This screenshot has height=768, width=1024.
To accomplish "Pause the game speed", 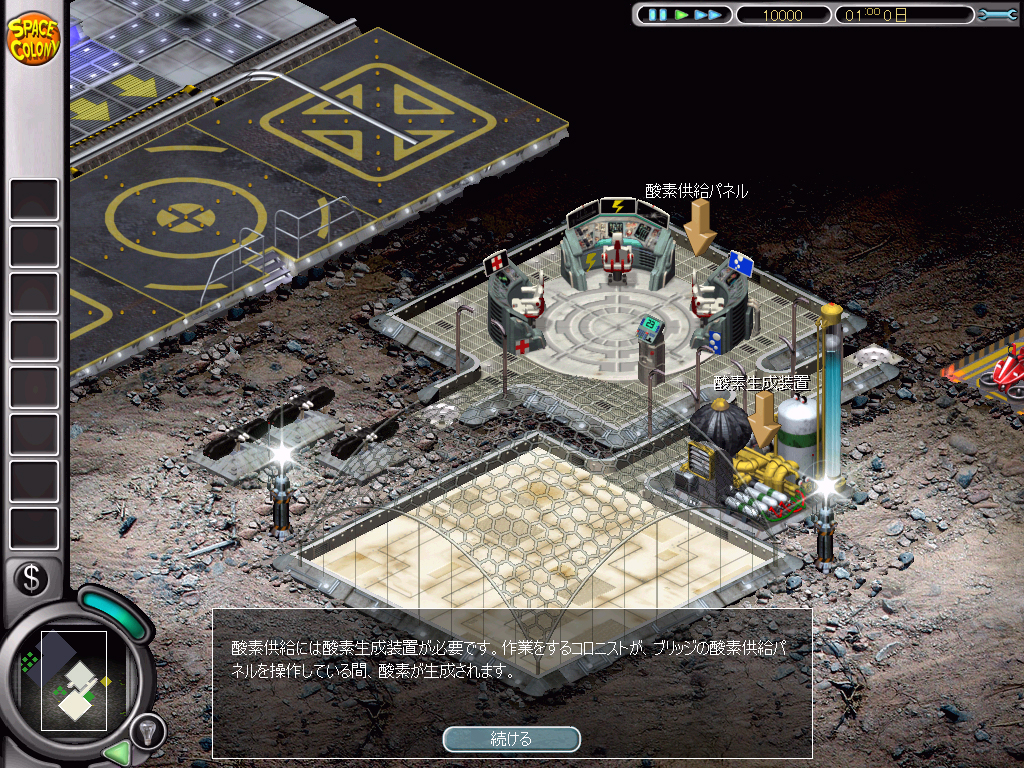I will click(656, 15).
